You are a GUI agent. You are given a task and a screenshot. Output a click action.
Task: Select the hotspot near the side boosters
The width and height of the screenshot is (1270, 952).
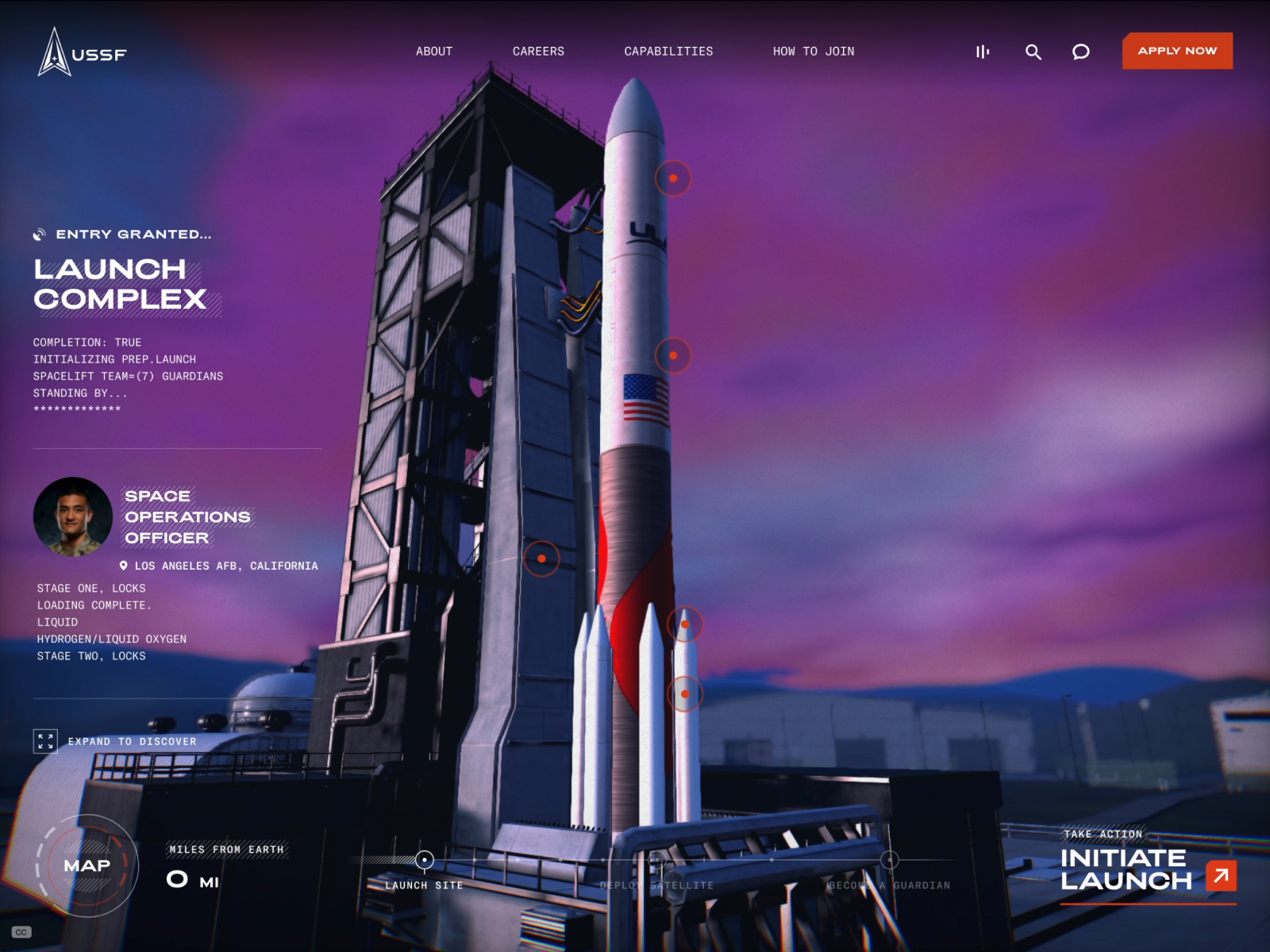click(x=687, y=624)
